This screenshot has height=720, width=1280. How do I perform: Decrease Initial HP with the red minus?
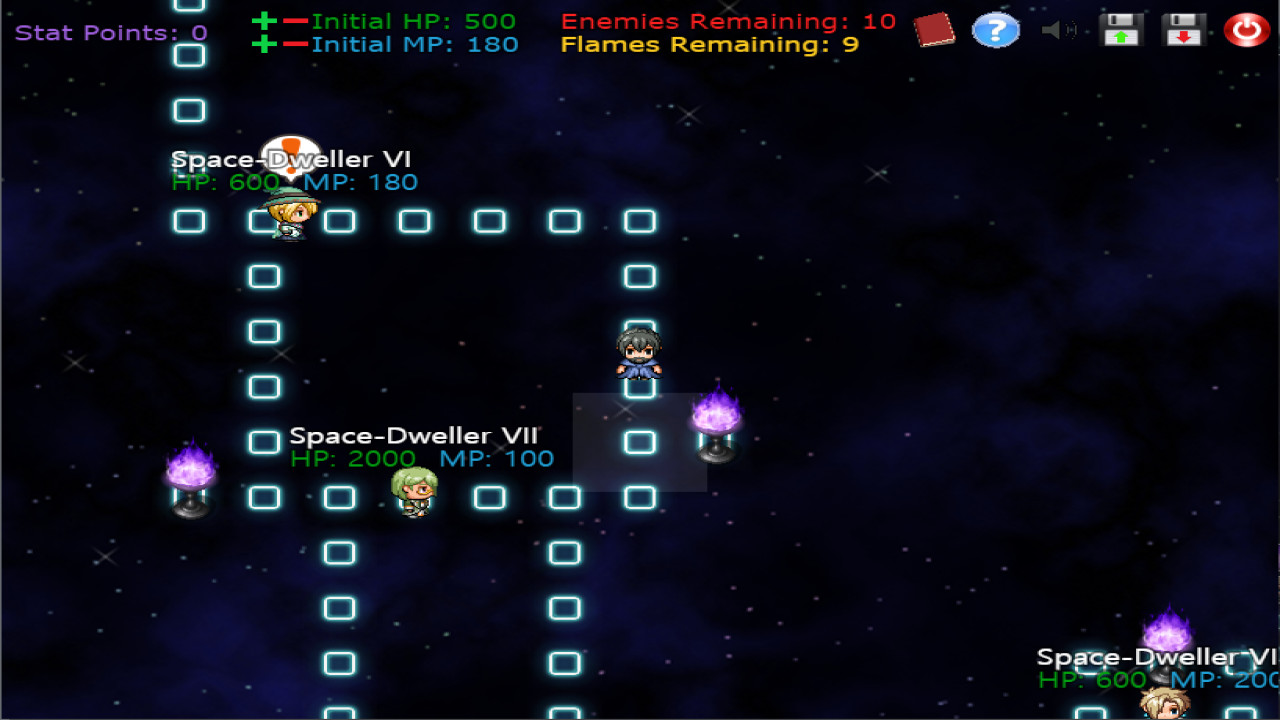pos(296,20)
